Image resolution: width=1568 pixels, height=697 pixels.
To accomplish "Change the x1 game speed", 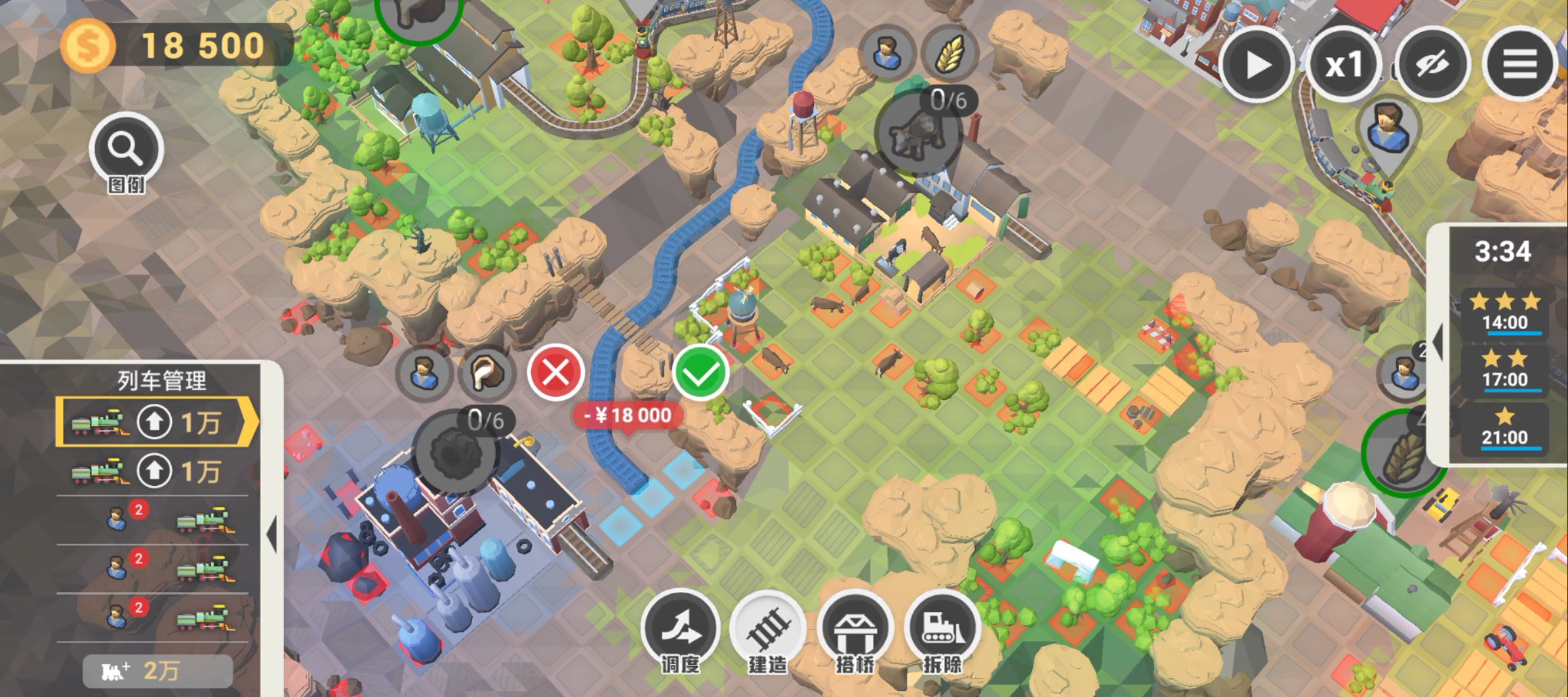I will pyautogui.click(x=1344, y=65).
